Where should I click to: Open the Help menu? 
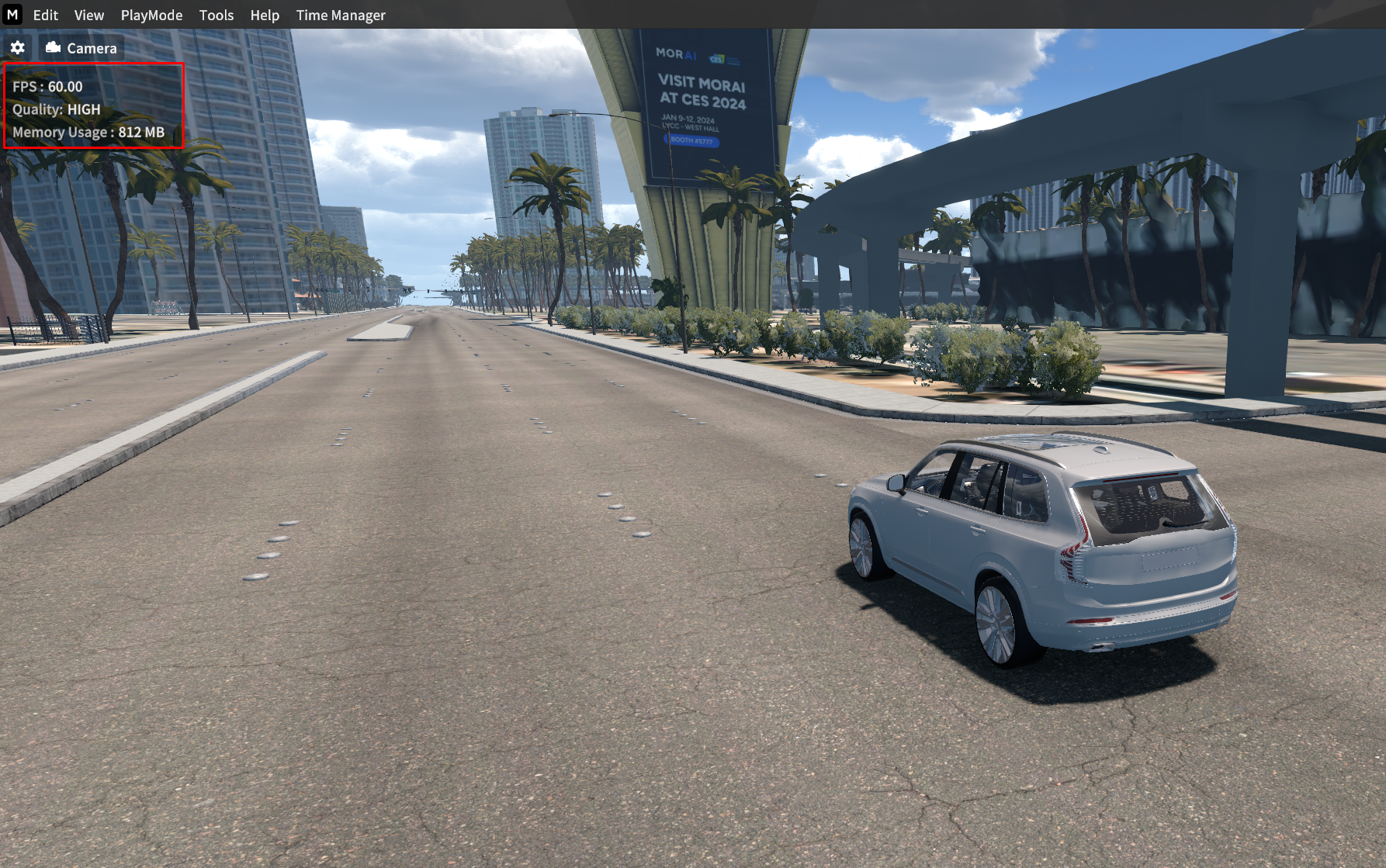264,15
